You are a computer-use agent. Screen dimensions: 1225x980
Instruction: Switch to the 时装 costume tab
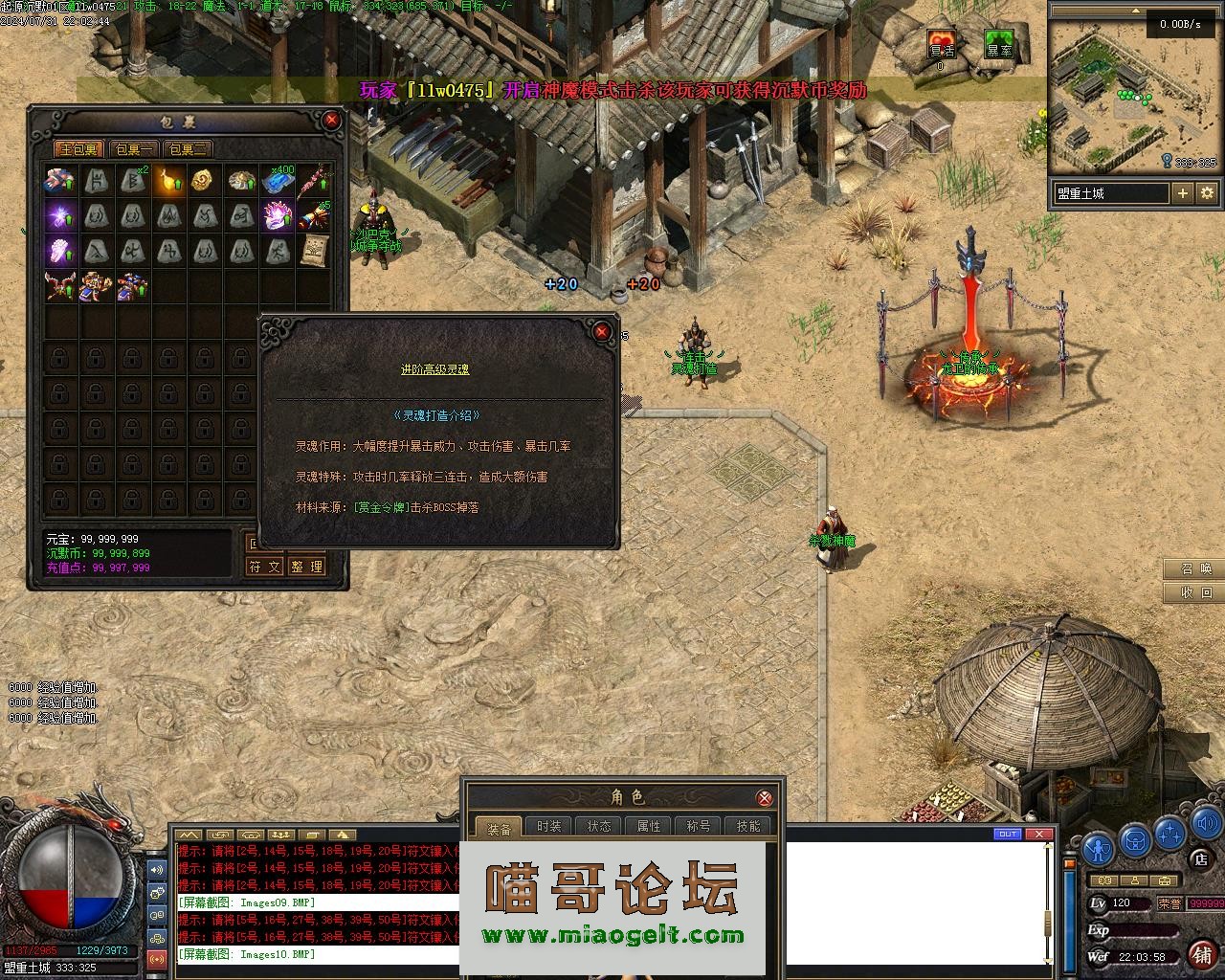pyautogui.click(x=549, y=827)
